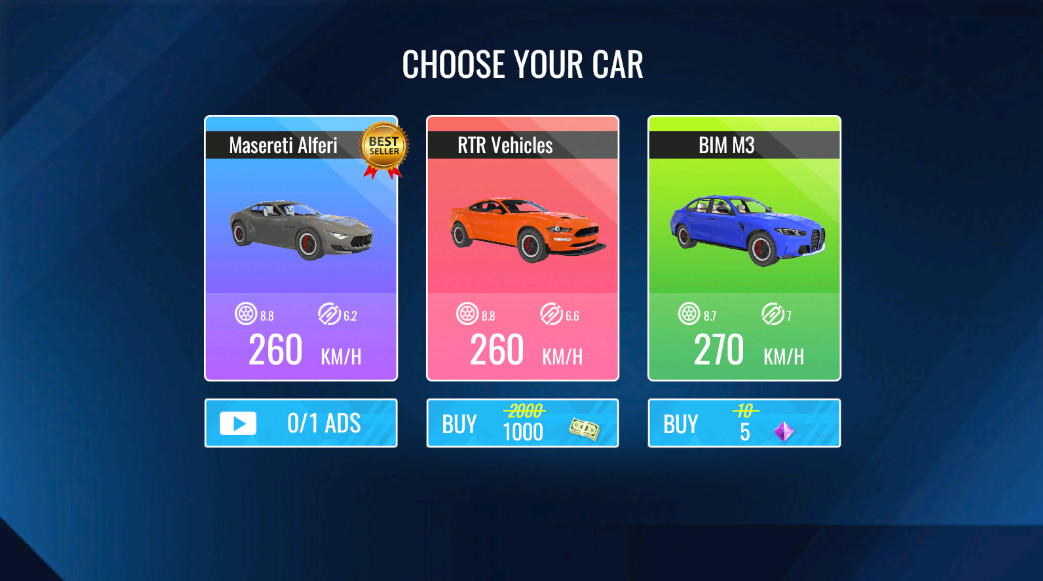This screenshot has height=581, width=1043.
Task: Choose the orange RTR Vehicles card
Action: 522,248
